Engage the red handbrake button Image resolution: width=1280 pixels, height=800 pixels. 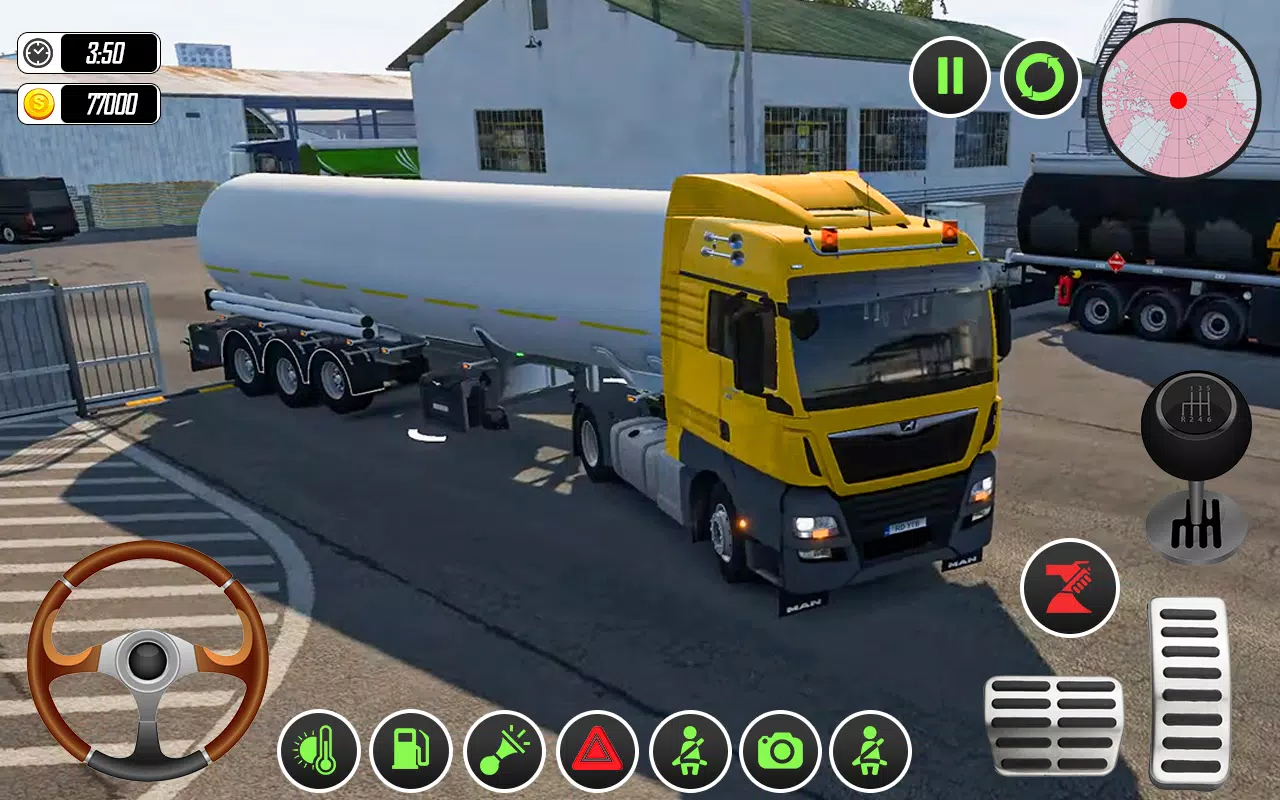[x=1069, y=587]
